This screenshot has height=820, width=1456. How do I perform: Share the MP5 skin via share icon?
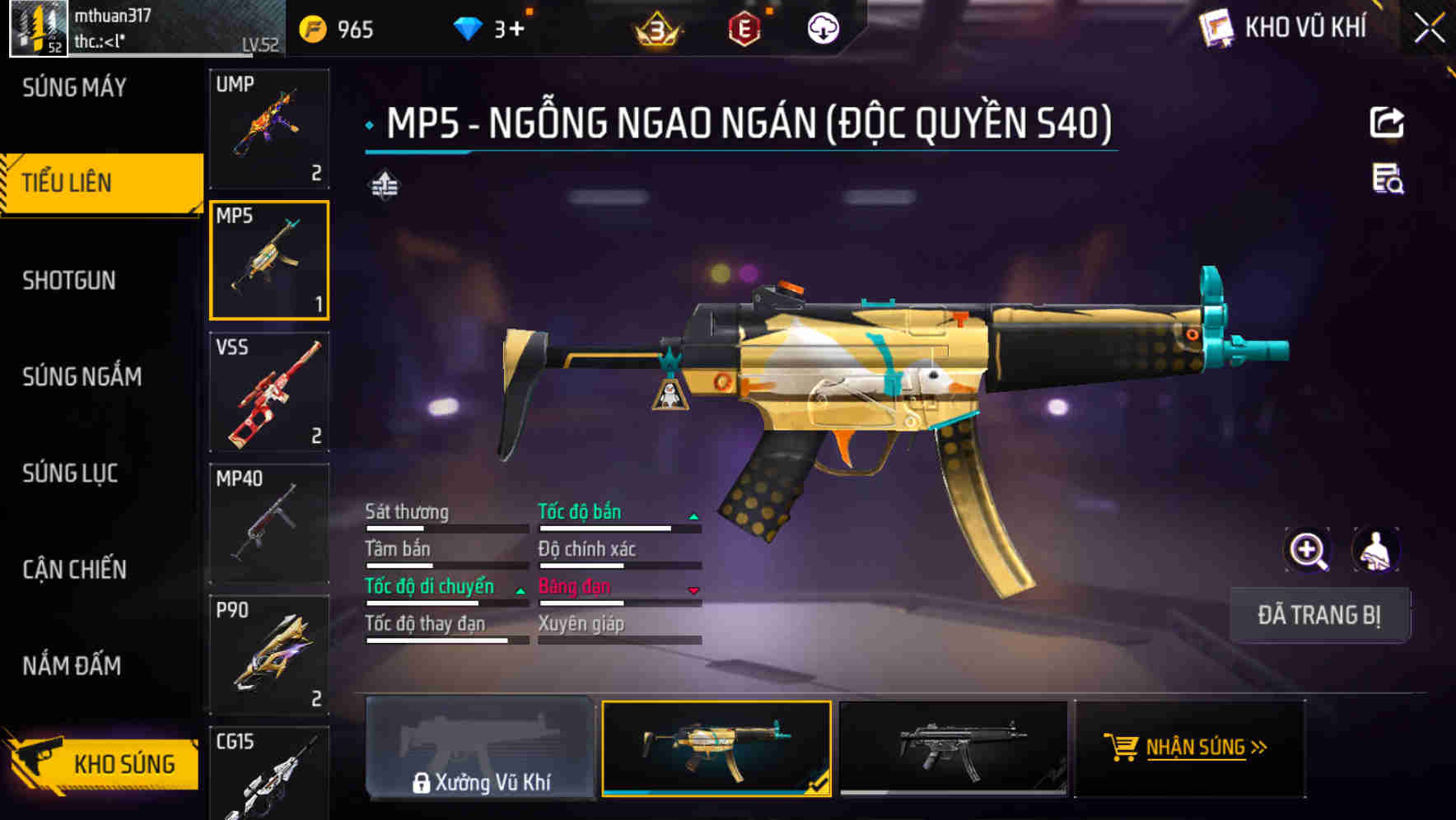[x=1387, y=123]
